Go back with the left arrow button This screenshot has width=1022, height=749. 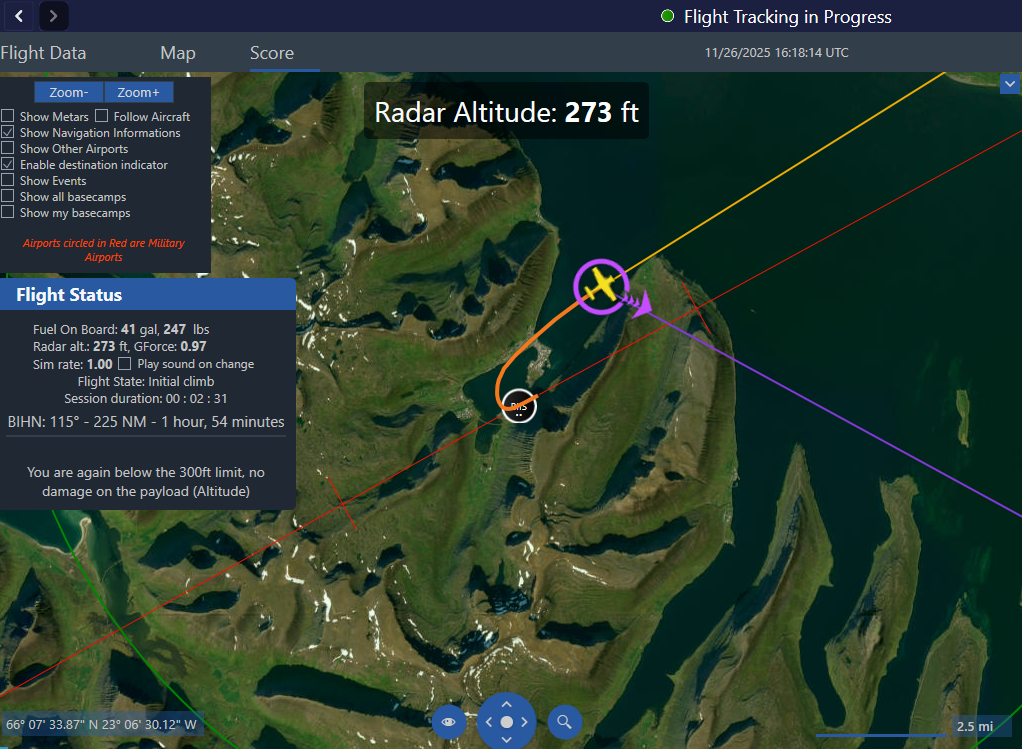tap(18, 15)
